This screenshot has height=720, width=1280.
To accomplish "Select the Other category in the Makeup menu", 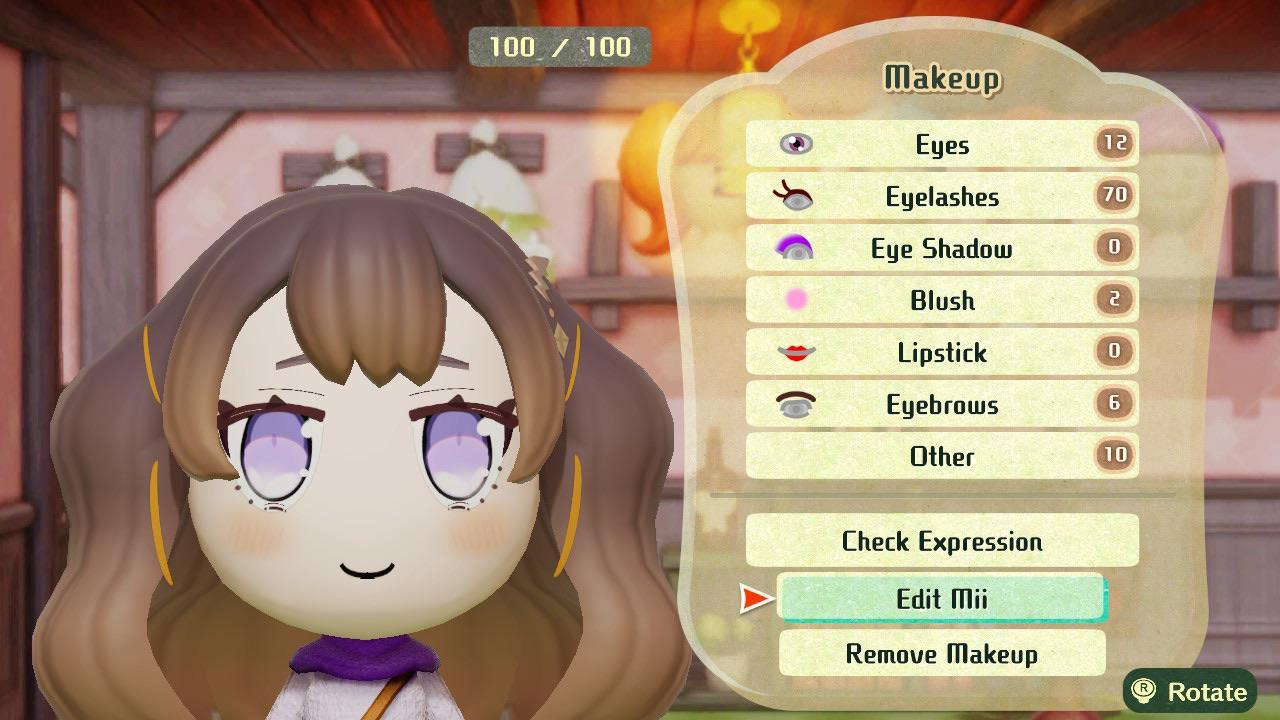I will (940, 456).
